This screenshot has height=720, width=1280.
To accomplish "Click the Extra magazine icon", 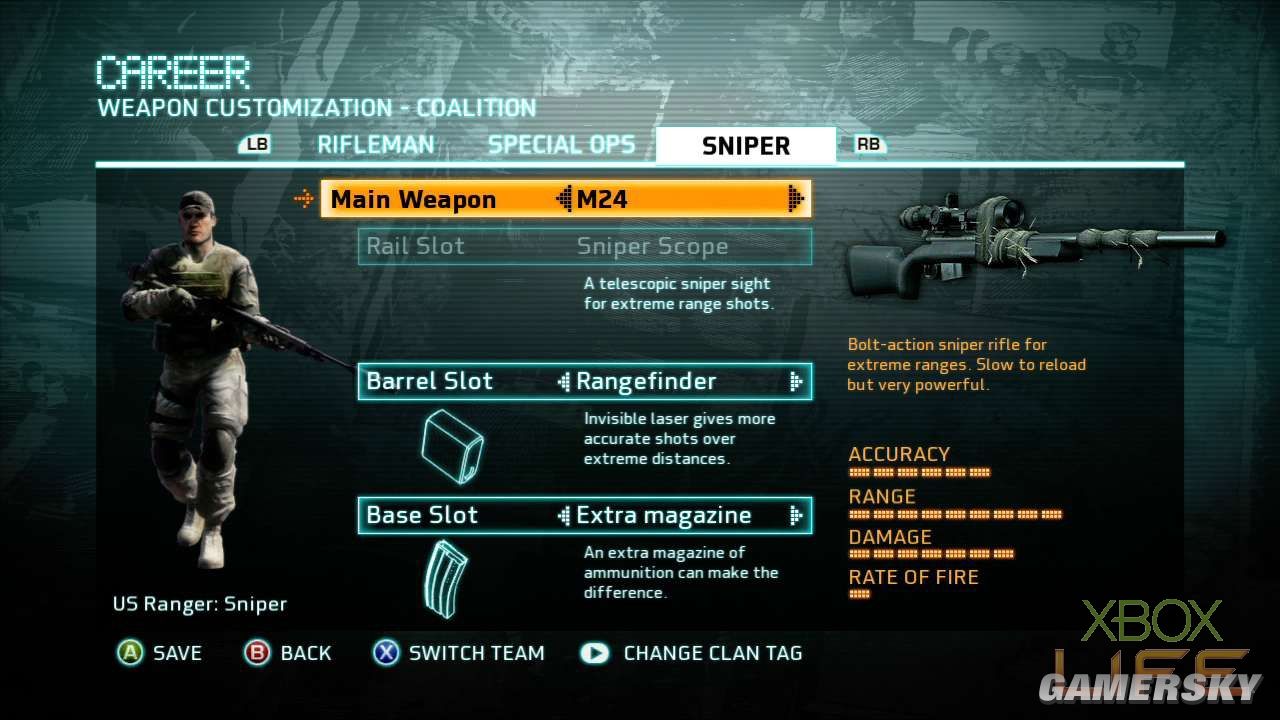I will pyautogui.click(x=445, y=577).
